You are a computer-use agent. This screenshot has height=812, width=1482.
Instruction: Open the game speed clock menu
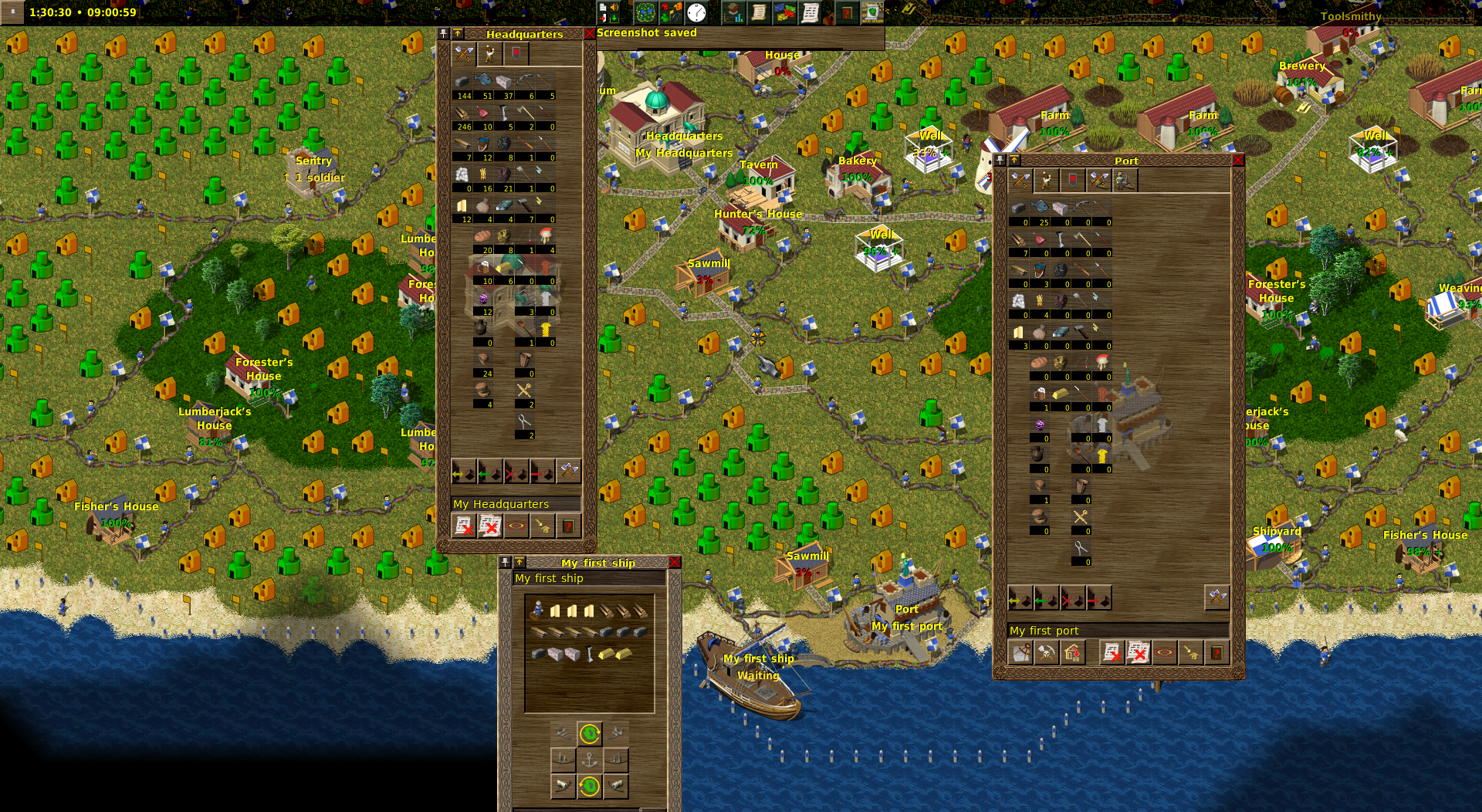pyautogui.click(x=696, y=12)
